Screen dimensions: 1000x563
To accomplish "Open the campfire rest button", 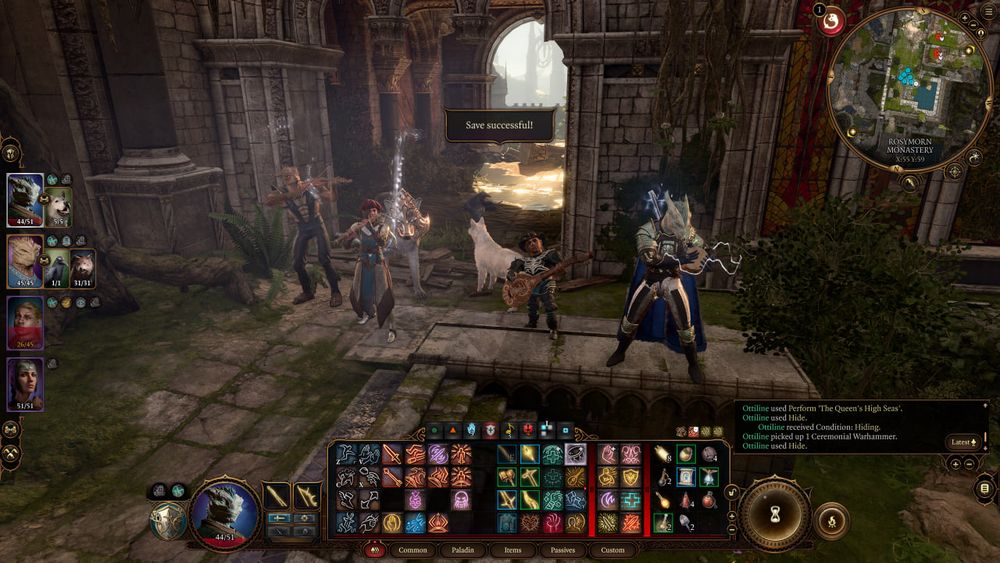I will 831,521.
